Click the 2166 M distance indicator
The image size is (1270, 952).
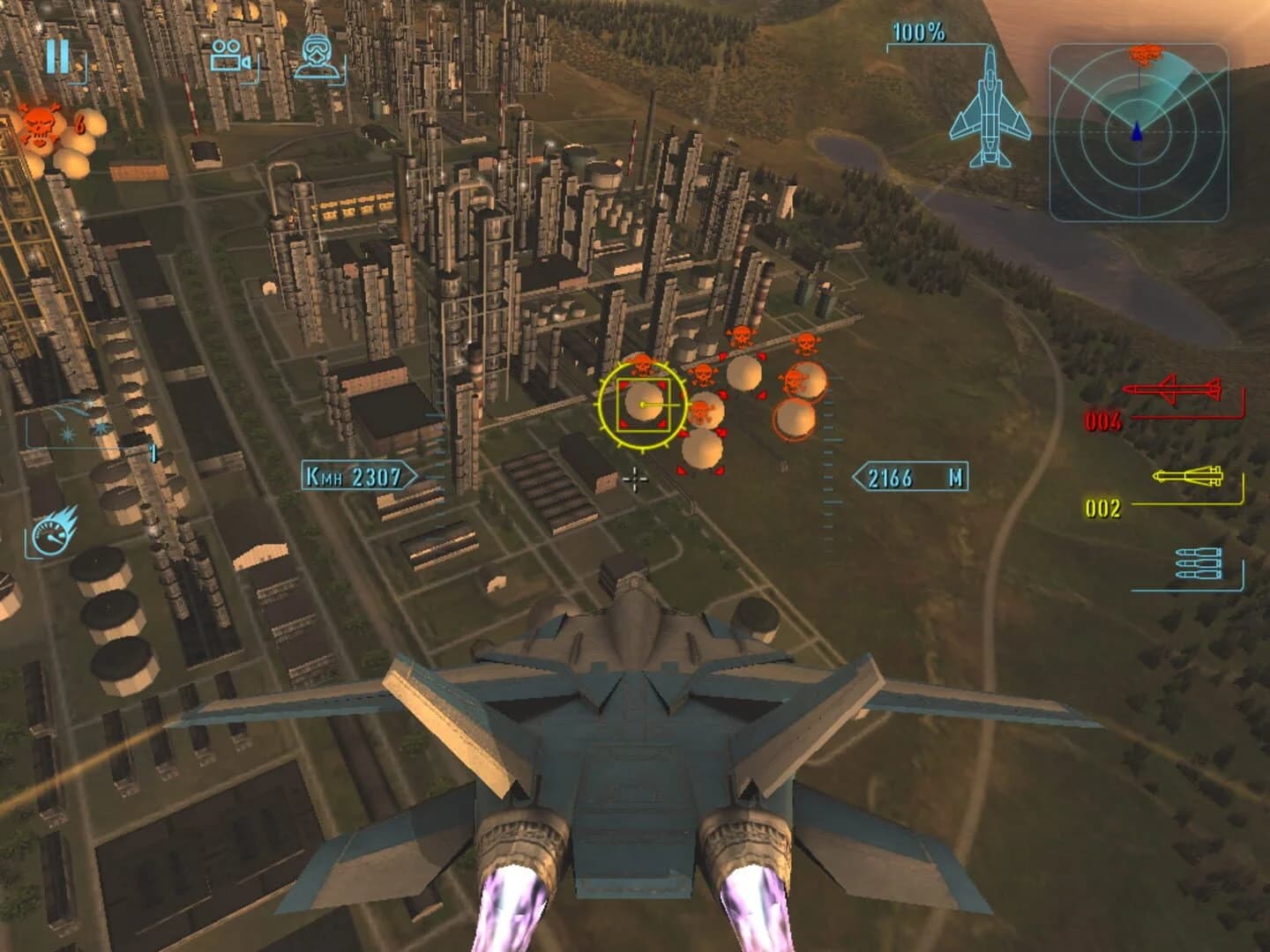click(910, 476)
